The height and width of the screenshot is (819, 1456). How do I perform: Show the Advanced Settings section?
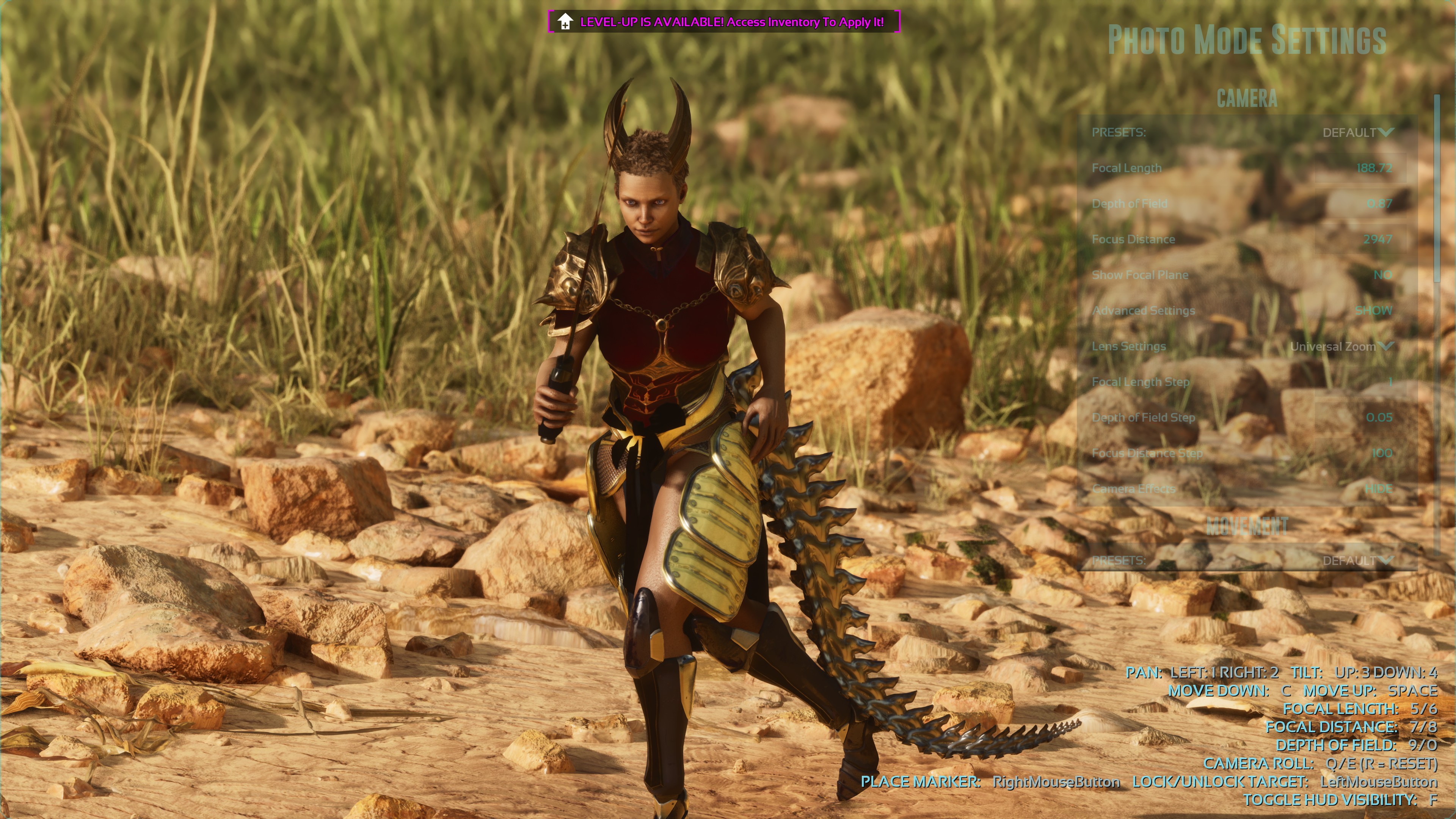tap(1373, 311)
